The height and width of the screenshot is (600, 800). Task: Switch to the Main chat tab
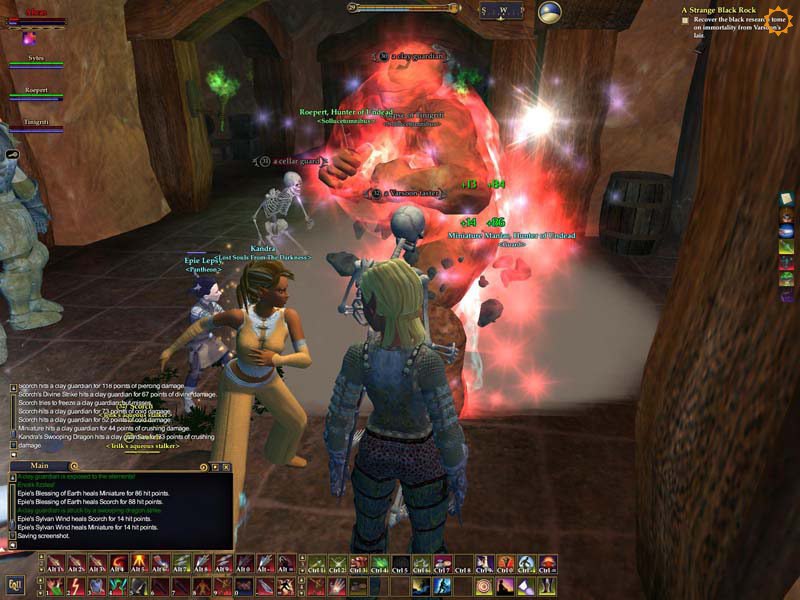40,466
